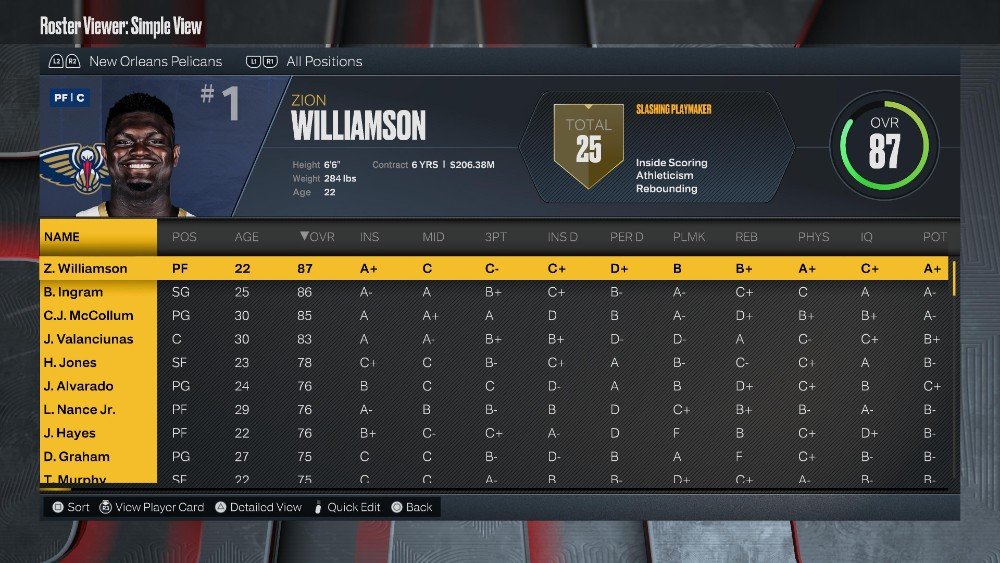Sort players by the 3PT column
Screen dimensions: 1000x563
point(496,237)
